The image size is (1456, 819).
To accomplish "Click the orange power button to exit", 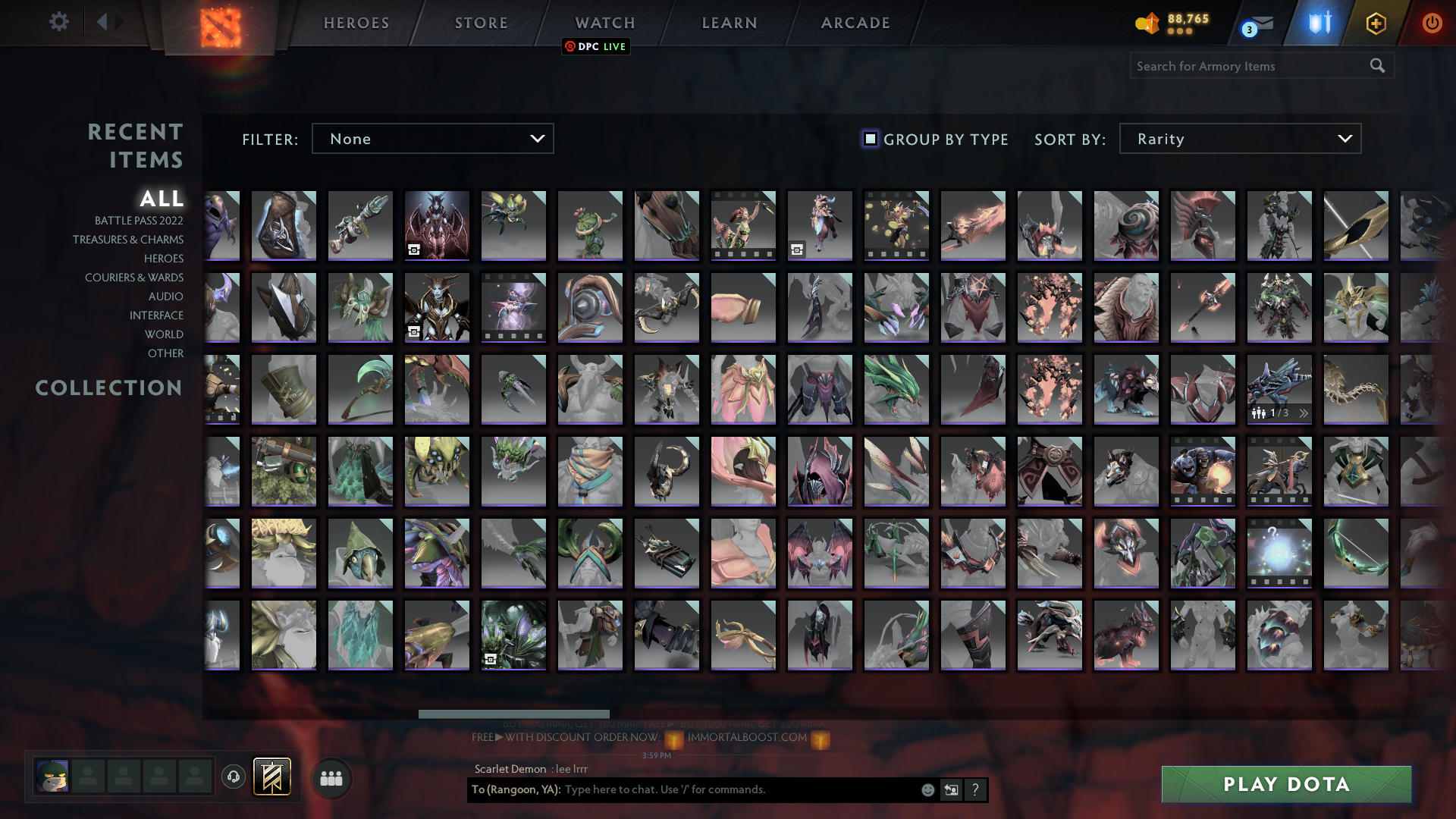I will pos(1432,23).
